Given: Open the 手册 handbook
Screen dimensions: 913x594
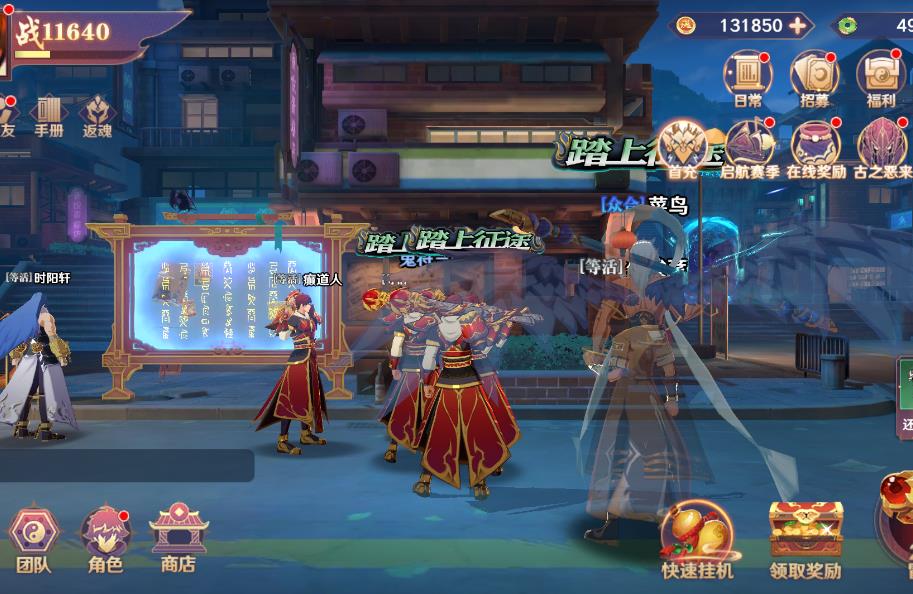Looking at the screenshot, I should [49, 113].
